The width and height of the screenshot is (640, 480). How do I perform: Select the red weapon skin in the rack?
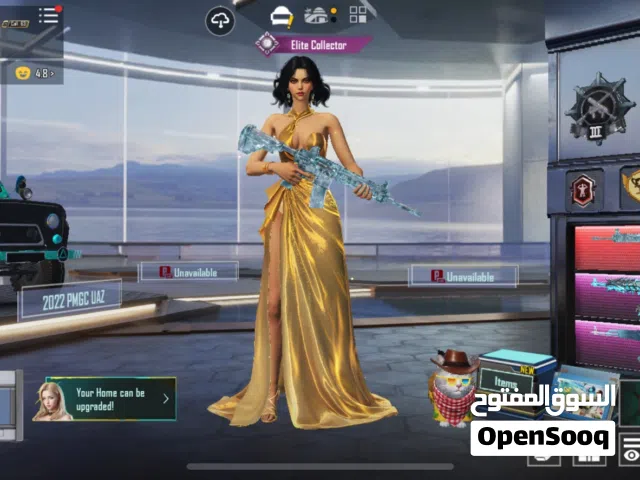[x=607, y=246]
